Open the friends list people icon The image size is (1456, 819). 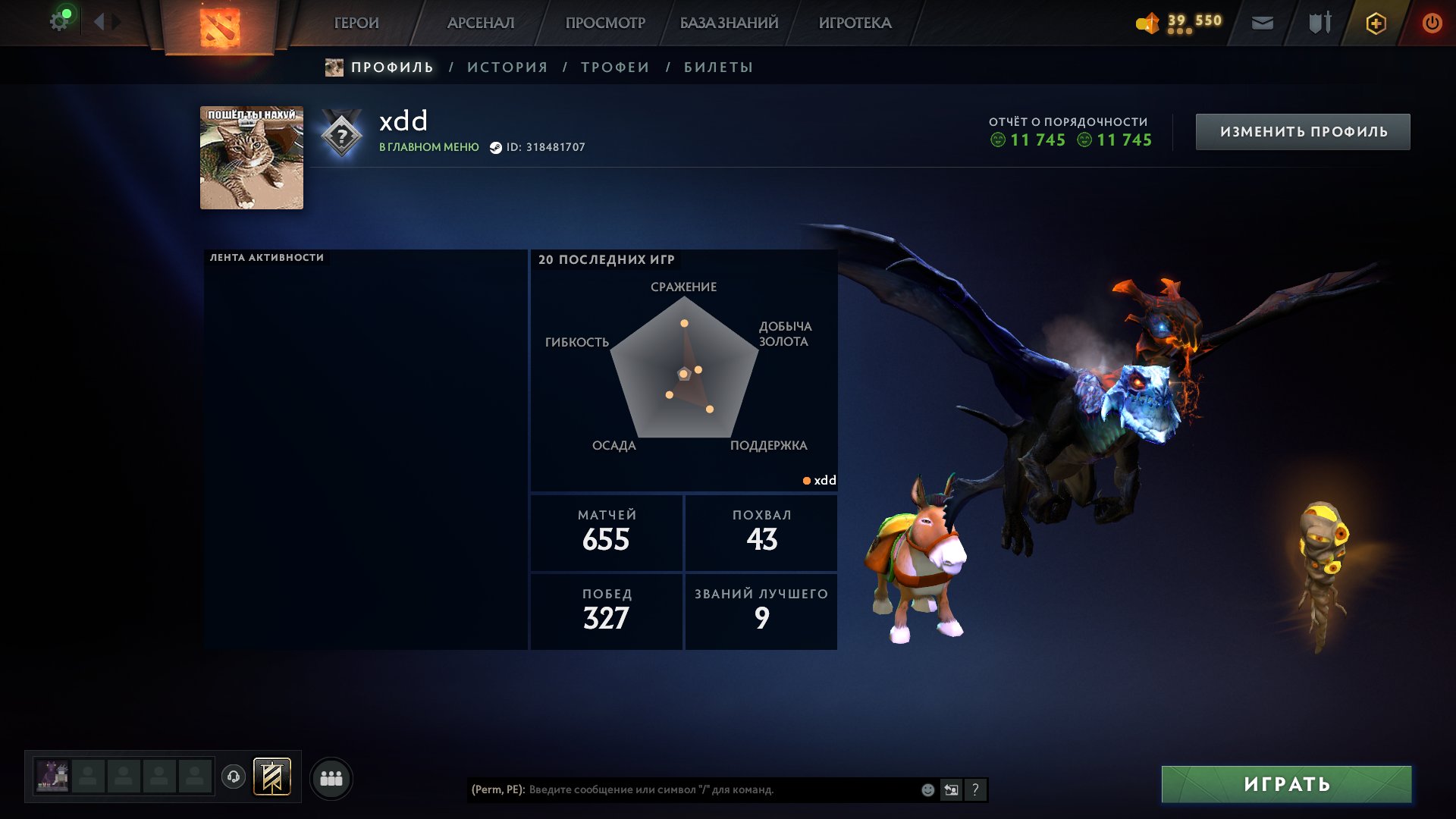(x=330, y=777)
